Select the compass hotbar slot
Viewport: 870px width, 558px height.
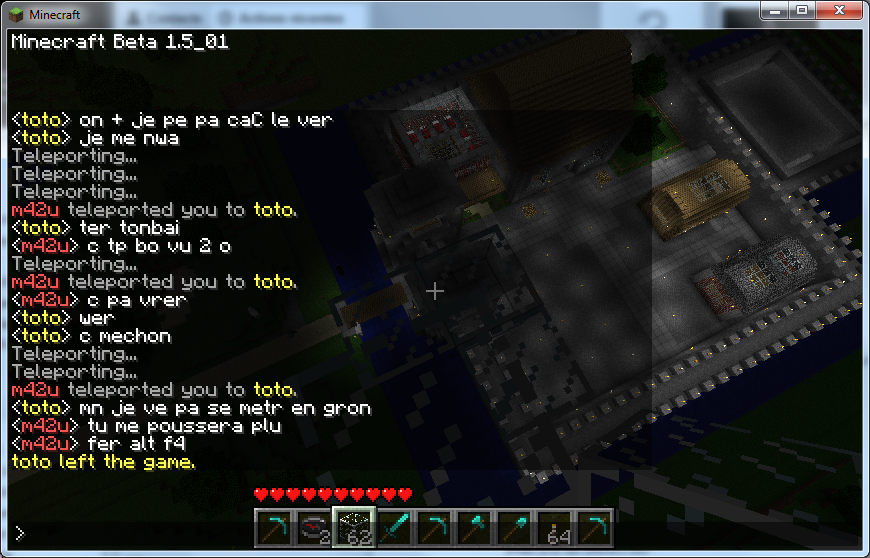[x=313, y=528]
